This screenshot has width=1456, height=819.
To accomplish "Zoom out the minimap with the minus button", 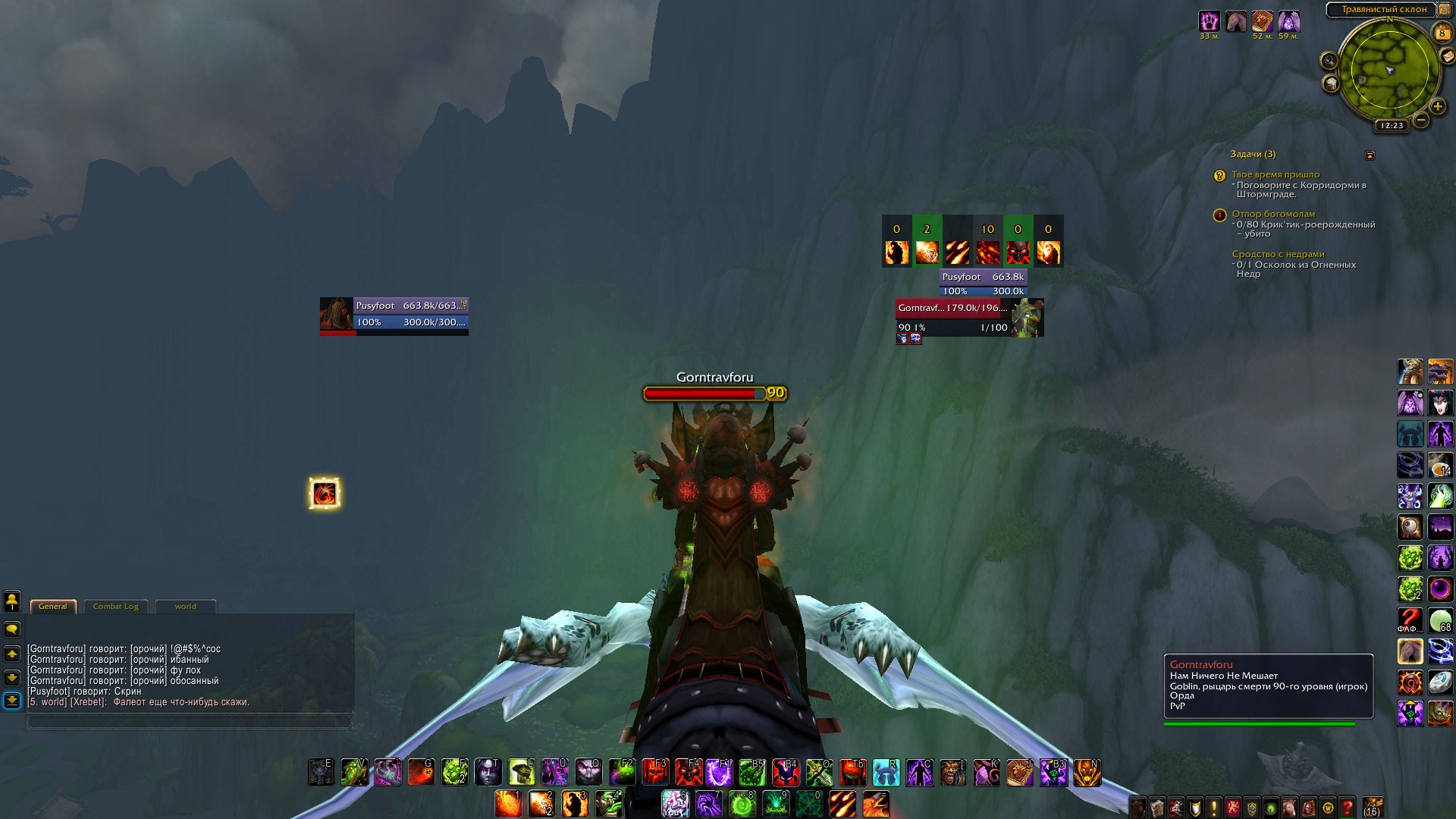I will pyautogui.click(x=1421, y=120).
